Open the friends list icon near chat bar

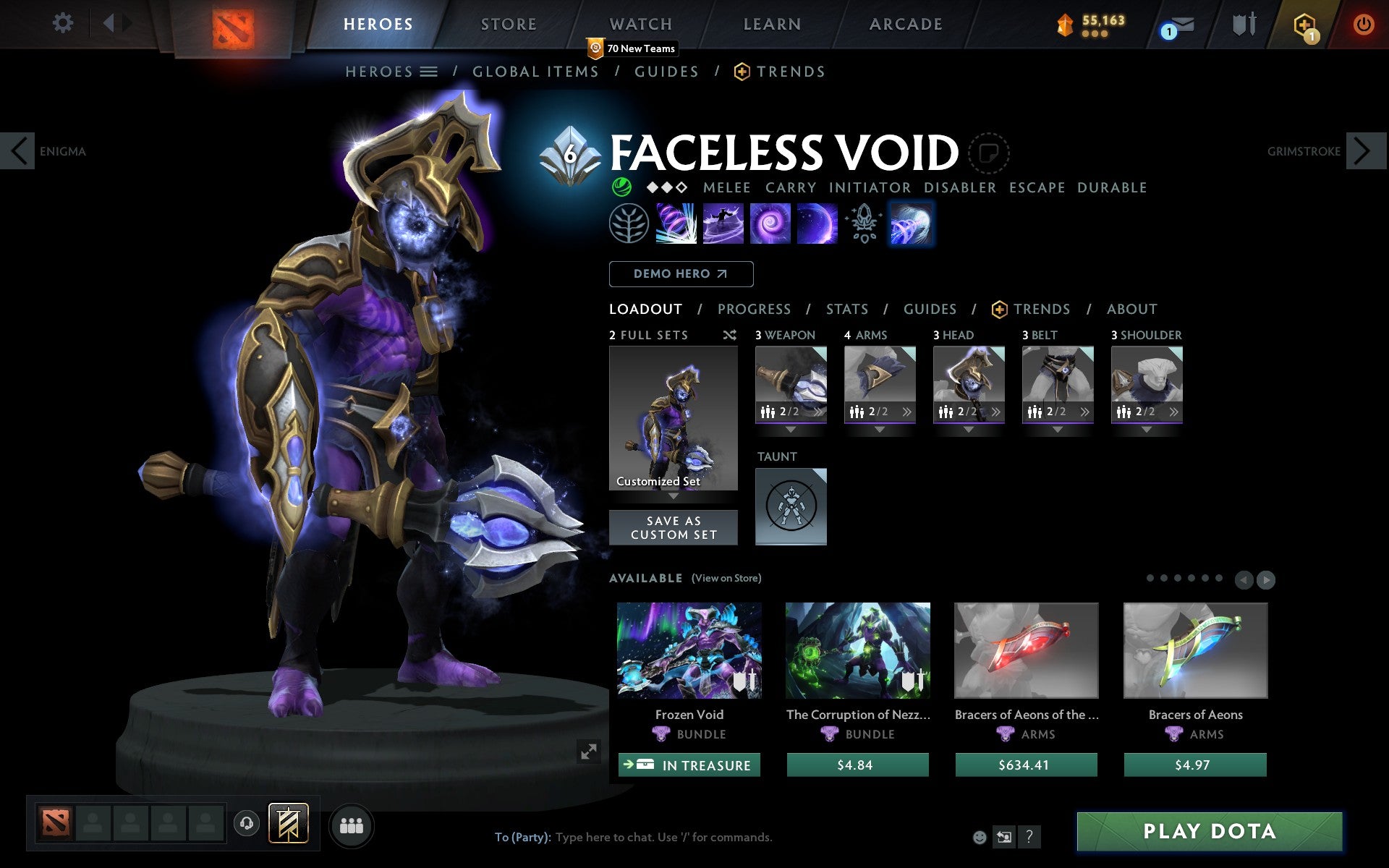tap(352, 825)
